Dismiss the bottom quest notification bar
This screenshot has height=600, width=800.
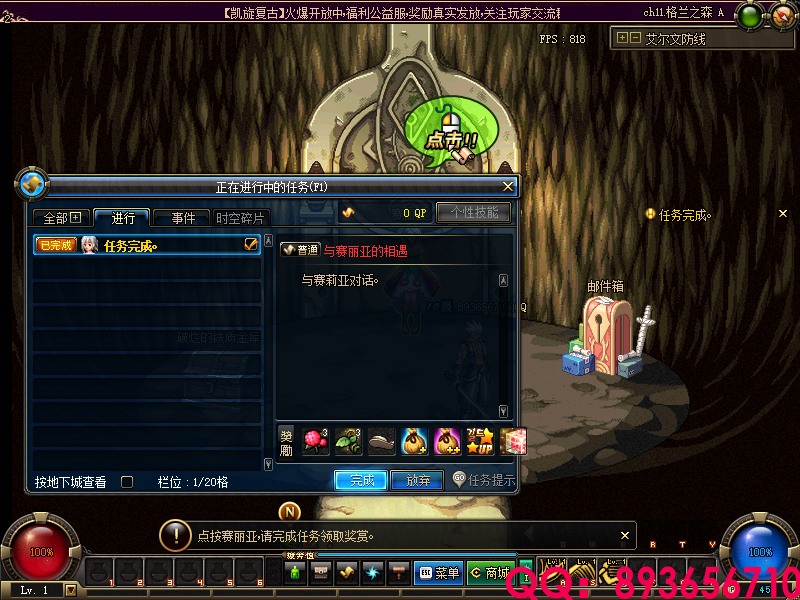tap(625, 535)
